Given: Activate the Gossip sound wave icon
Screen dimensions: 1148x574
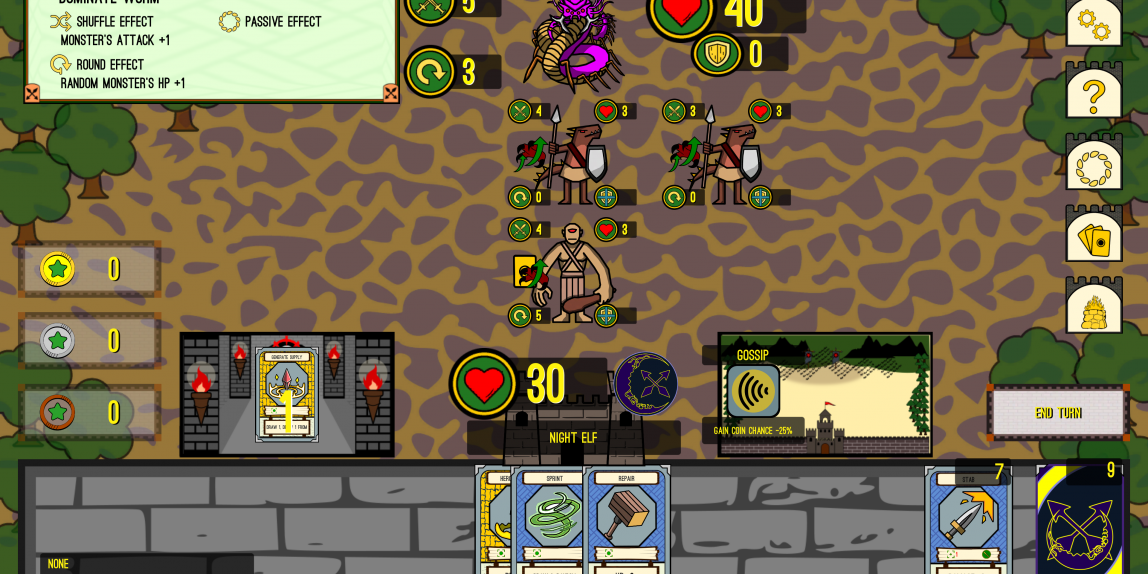Looking at the screenshot, I should [753, 391].
